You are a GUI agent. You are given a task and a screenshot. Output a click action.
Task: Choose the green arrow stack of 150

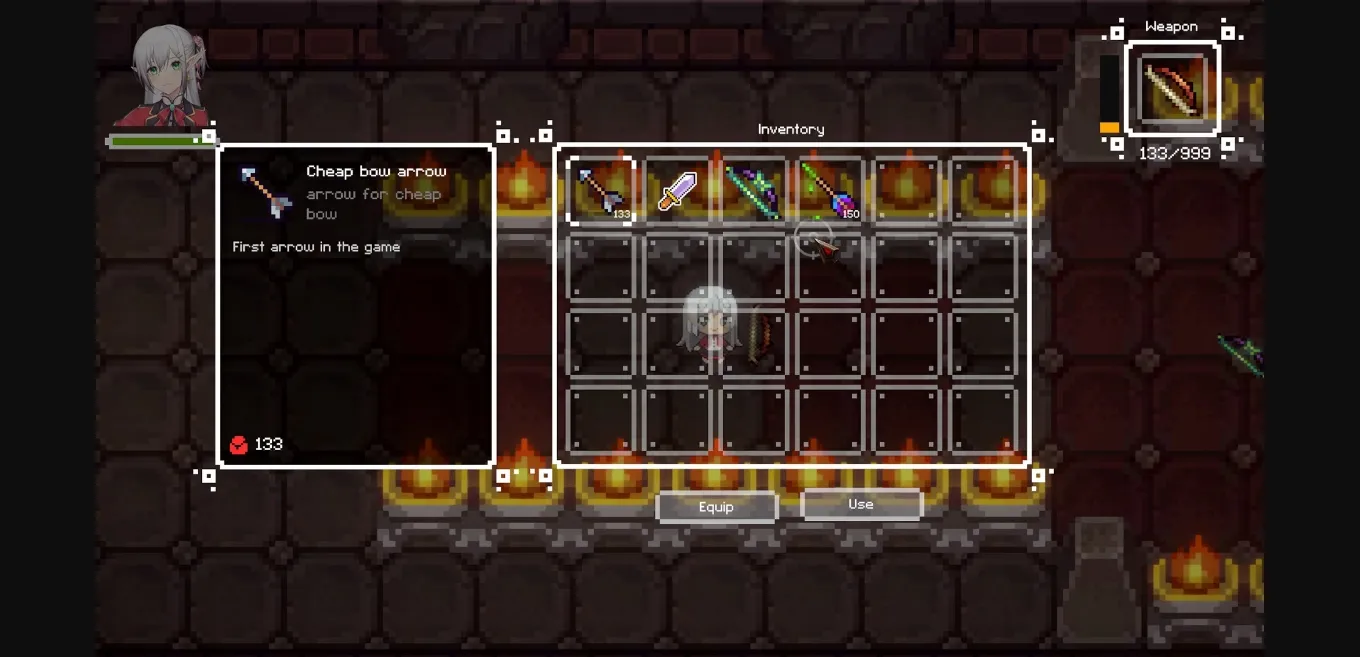pos(829,191)
